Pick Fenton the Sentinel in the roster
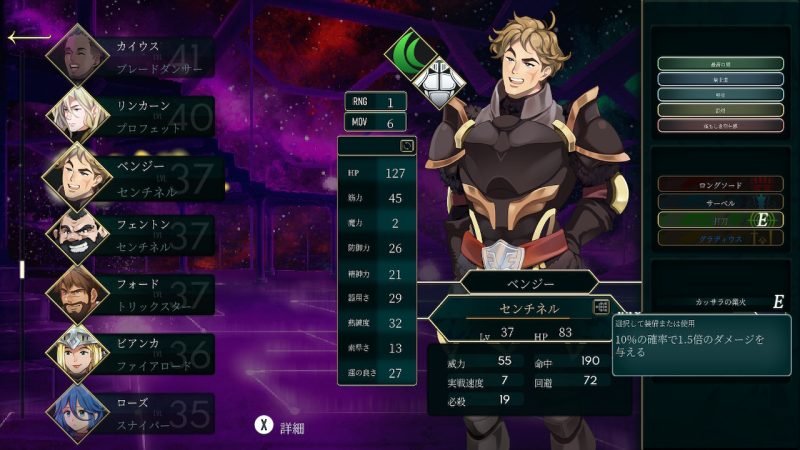Screen dimensions: 800x450 130,235
